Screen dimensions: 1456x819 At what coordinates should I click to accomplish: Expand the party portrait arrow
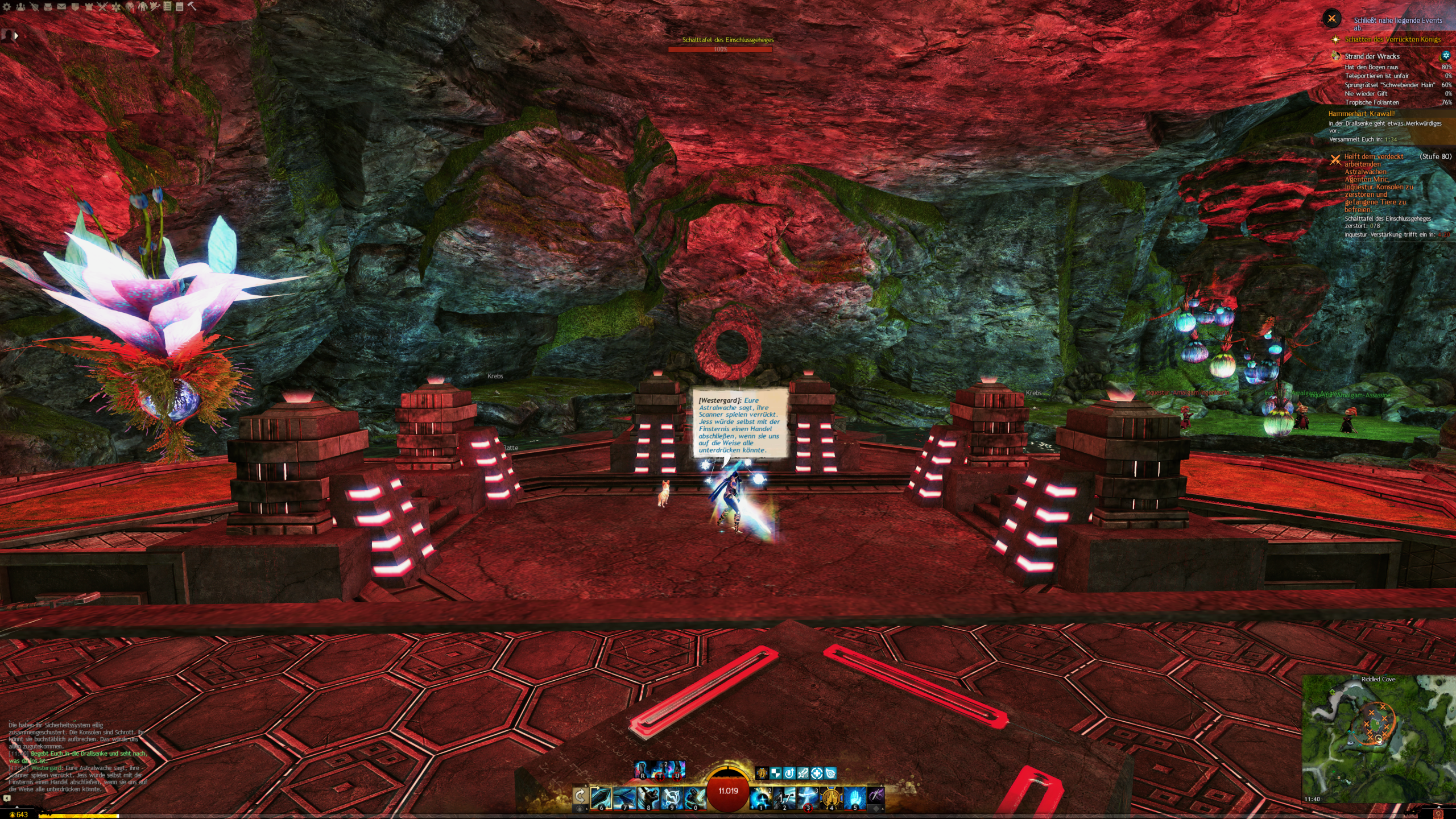click(16, 35)
